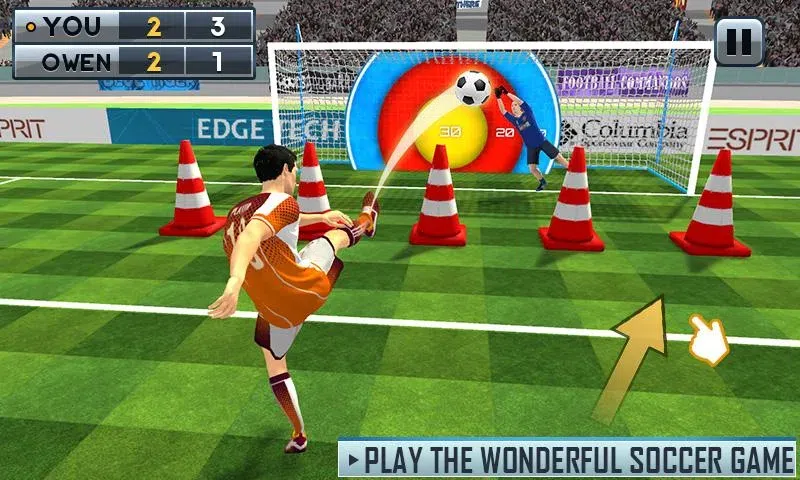Image resolution: width=800 pixels, height=480 pixels.
Task: Pause the soccer match
Action: click(x=739, y=42)
